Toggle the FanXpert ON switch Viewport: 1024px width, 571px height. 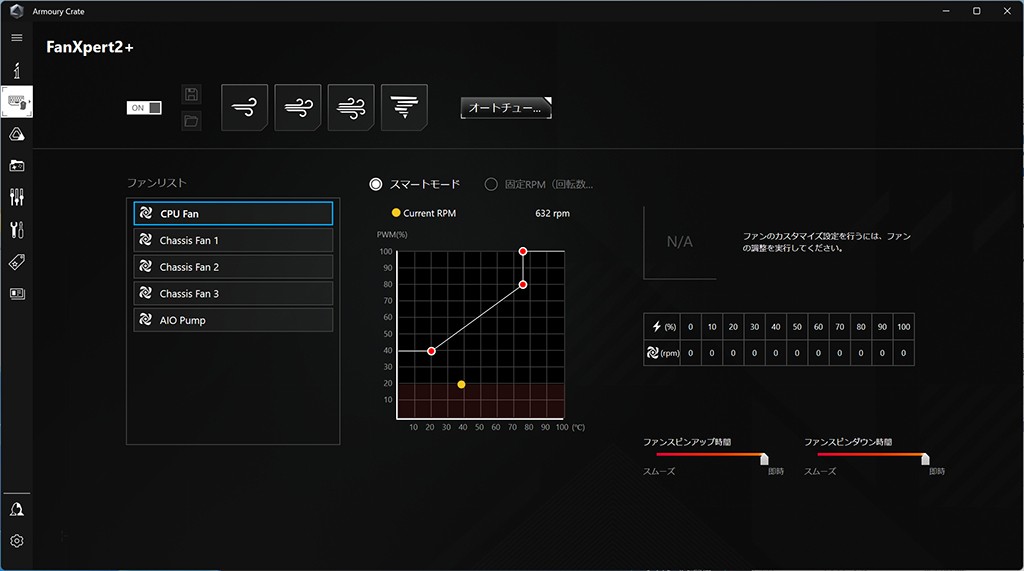144,108
